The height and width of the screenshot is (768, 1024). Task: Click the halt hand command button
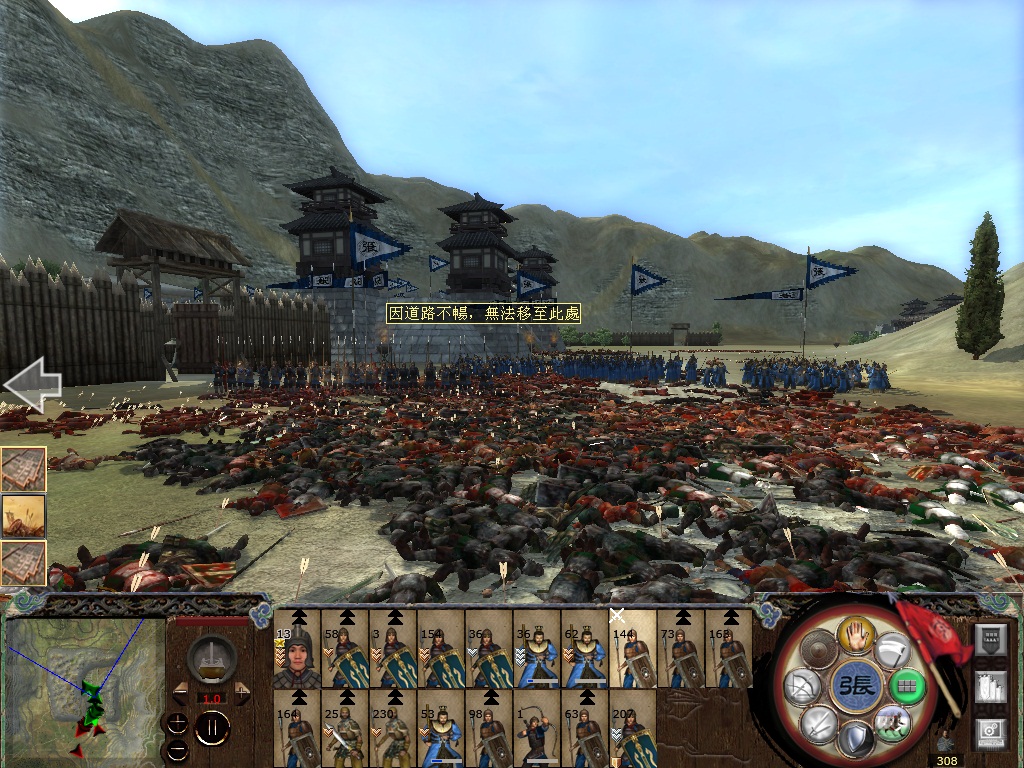(x=856, y=632)
